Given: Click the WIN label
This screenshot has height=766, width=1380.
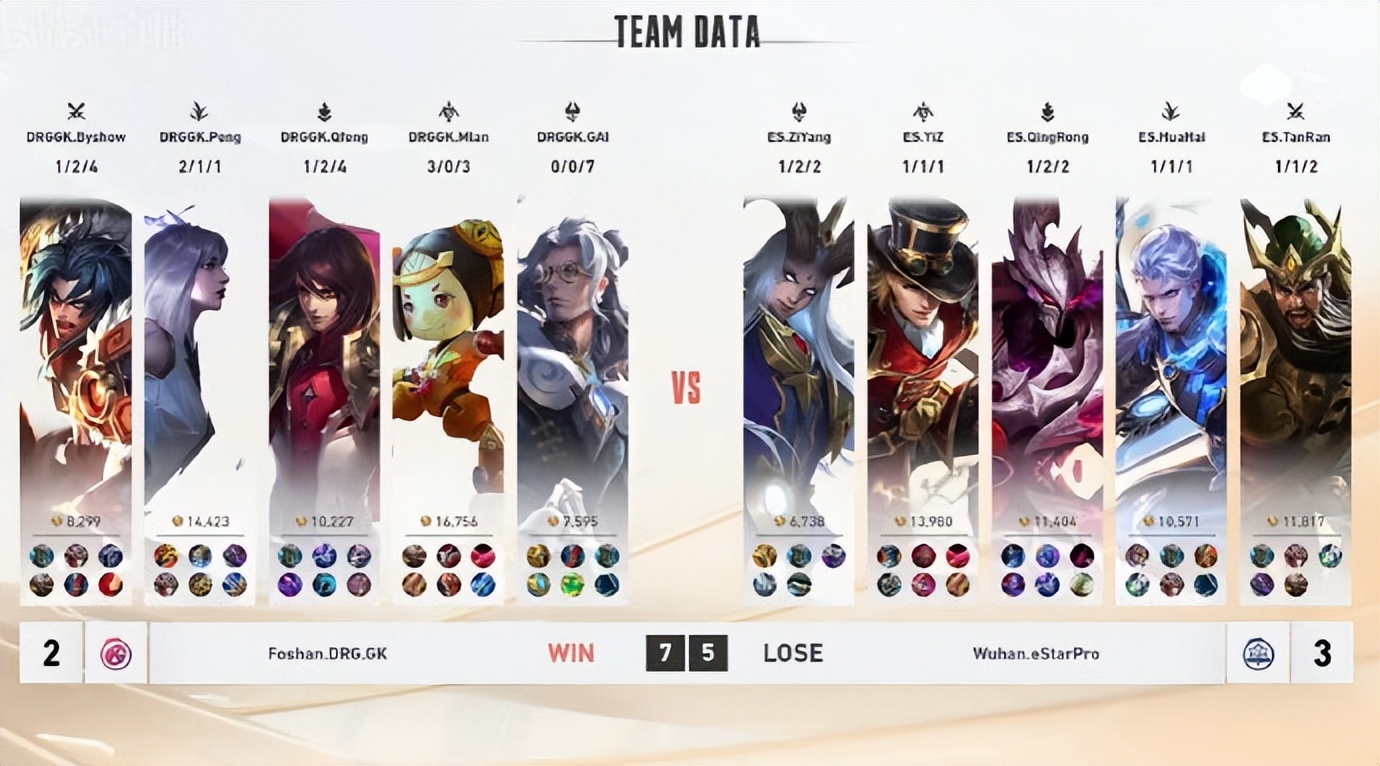Looking at the screenshot, I should click(x=569, y=653).
